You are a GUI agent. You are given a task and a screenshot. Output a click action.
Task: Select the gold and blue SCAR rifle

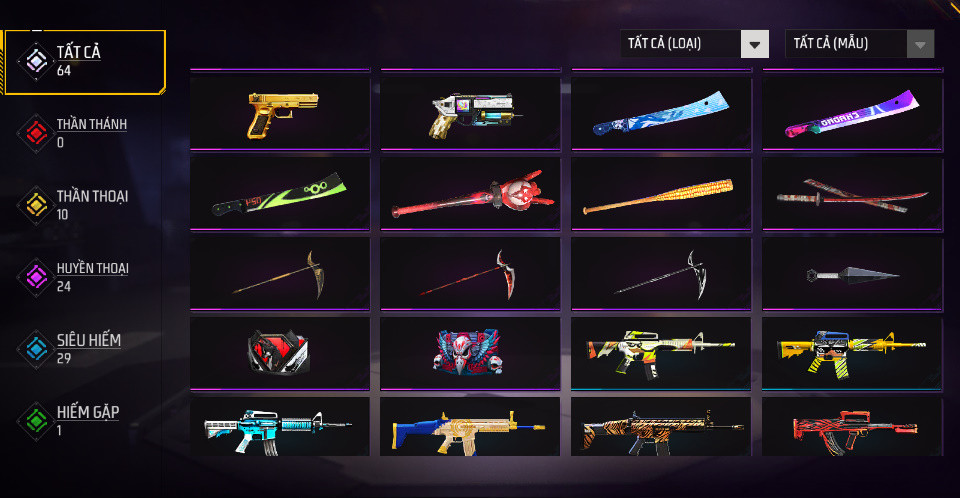pos(470,428)
